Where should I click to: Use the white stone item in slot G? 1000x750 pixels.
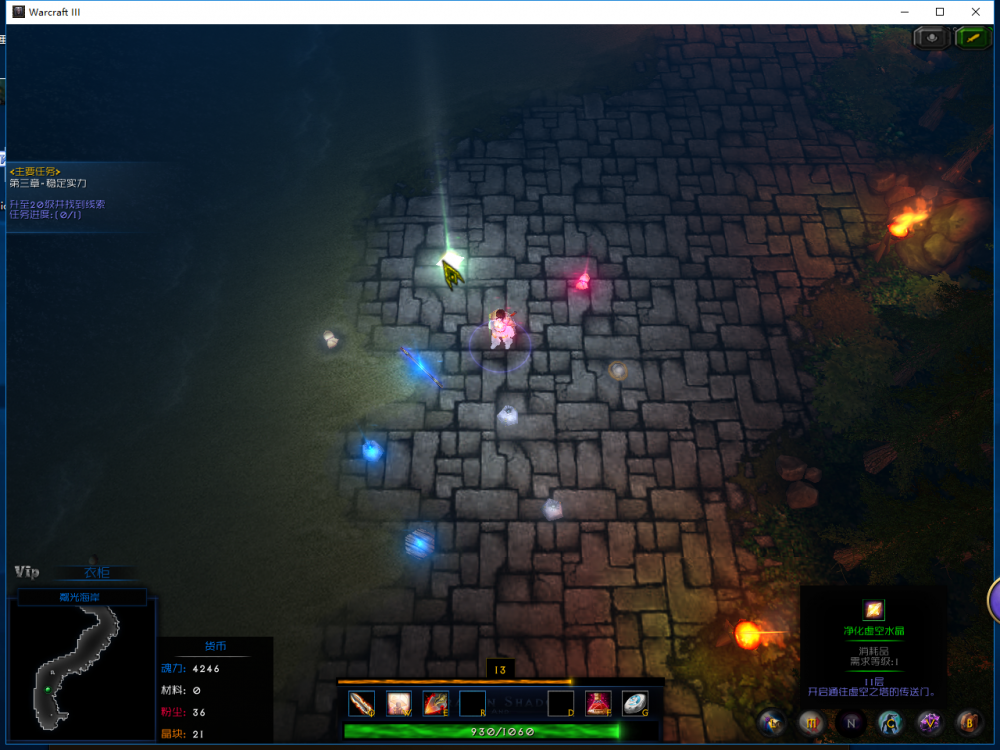coord(635,703)
